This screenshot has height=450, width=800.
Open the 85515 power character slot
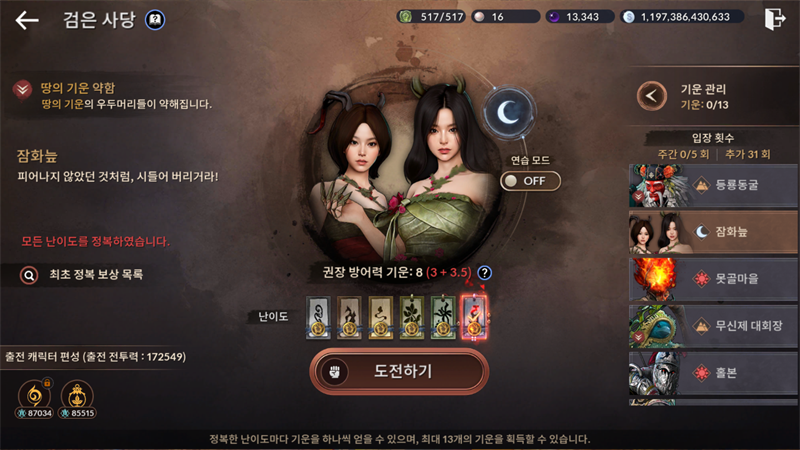[x=77, y=393]
